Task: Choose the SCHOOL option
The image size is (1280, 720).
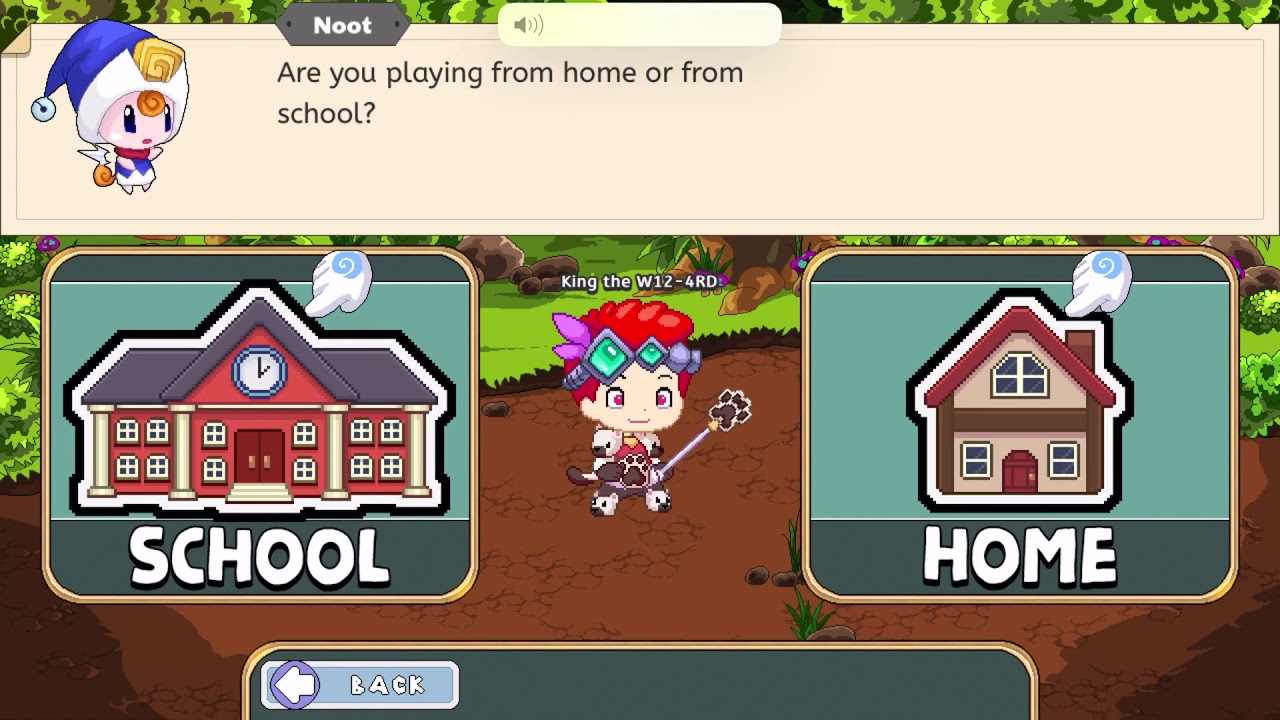Action: [x=259, y=425]
